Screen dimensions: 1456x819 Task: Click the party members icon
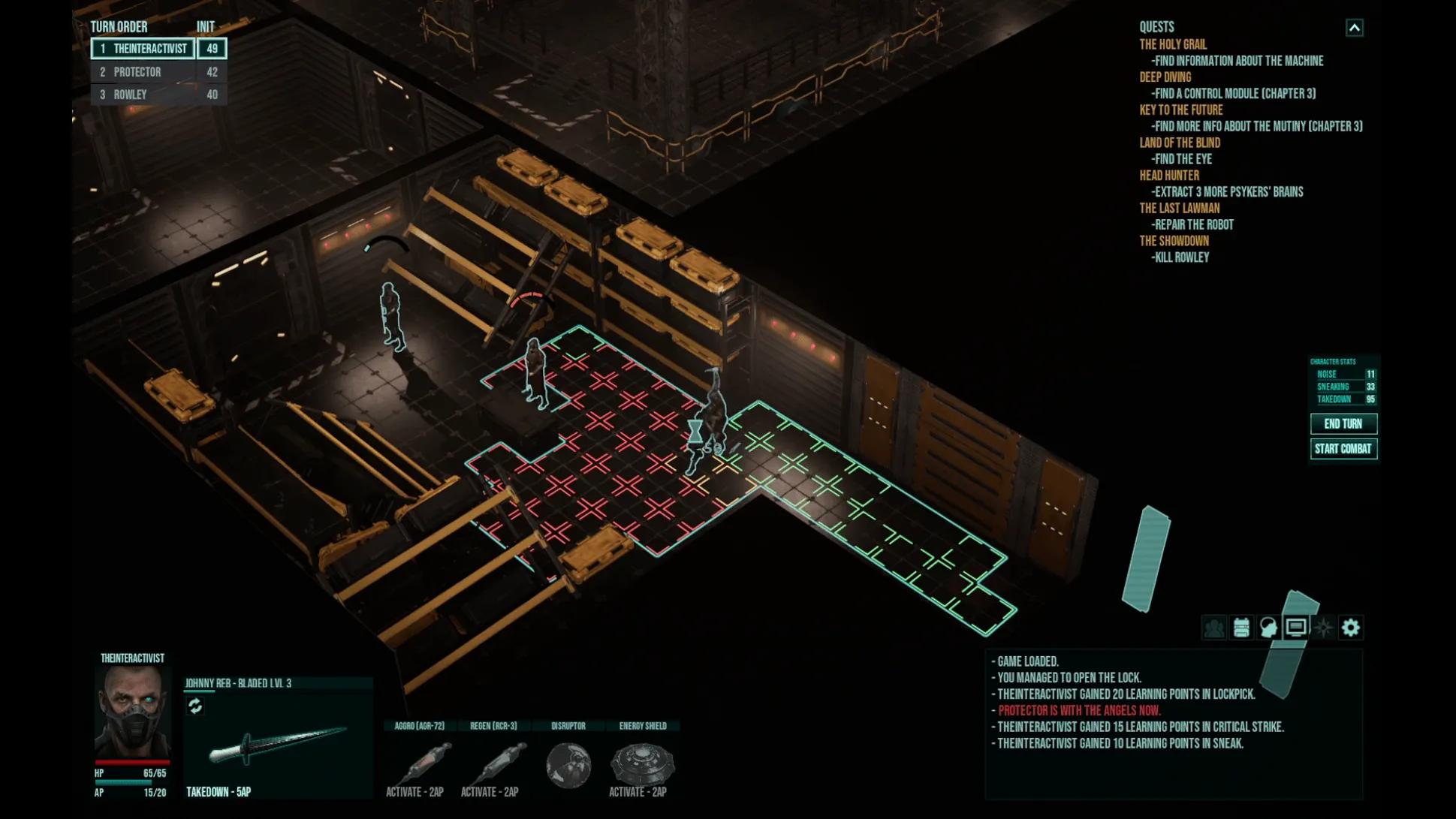coord(1213,628)
